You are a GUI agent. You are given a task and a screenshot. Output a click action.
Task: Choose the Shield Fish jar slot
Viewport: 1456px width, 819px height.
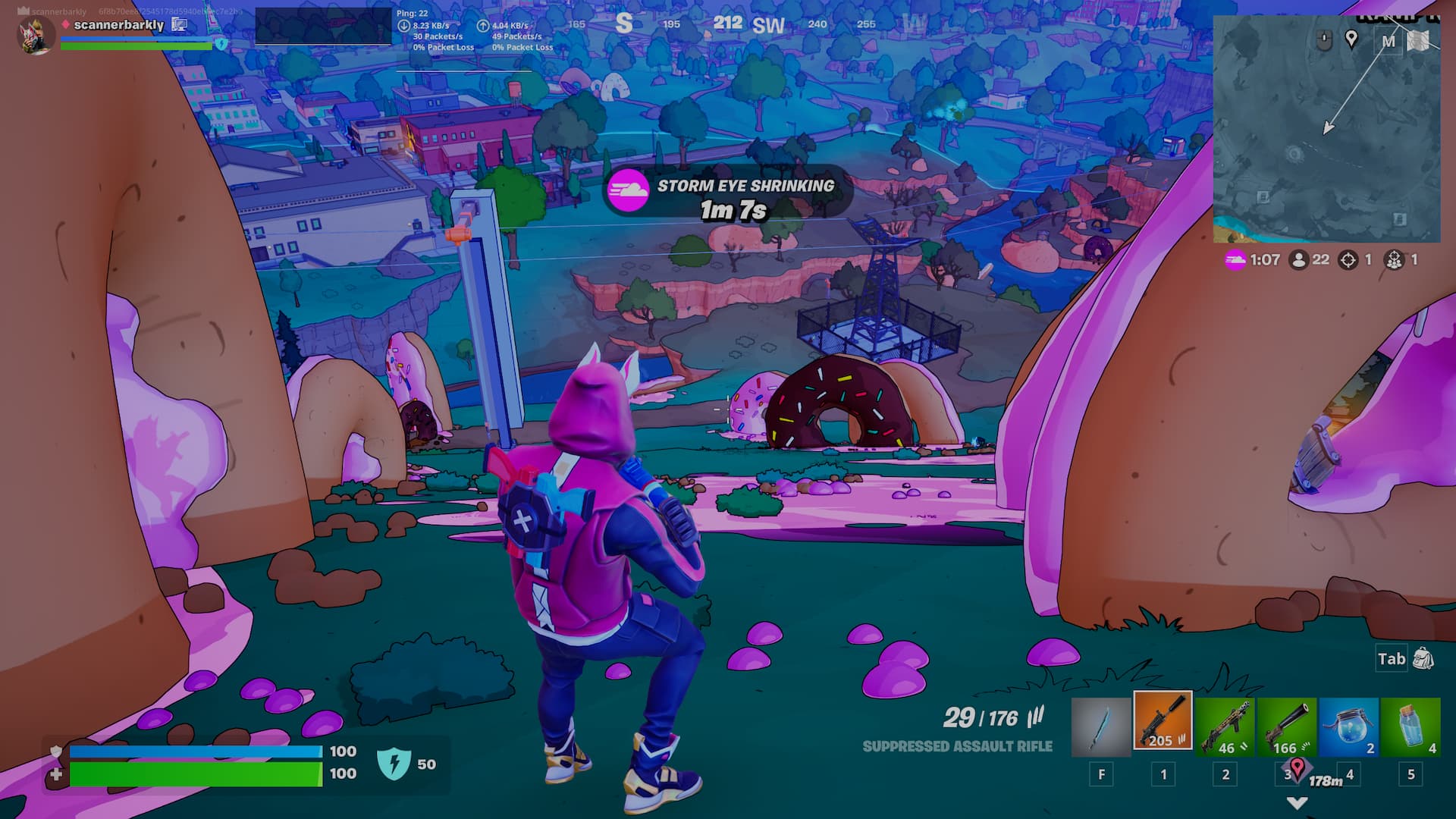[1349, 726]
